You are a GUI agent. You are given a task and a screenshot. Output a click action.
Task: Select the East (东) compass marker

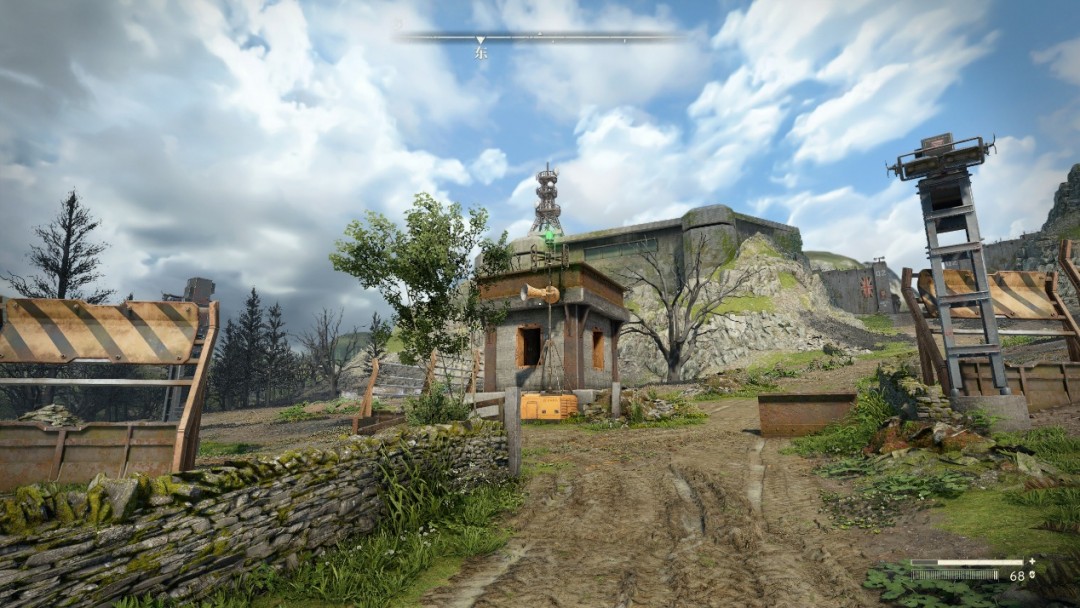480,52
